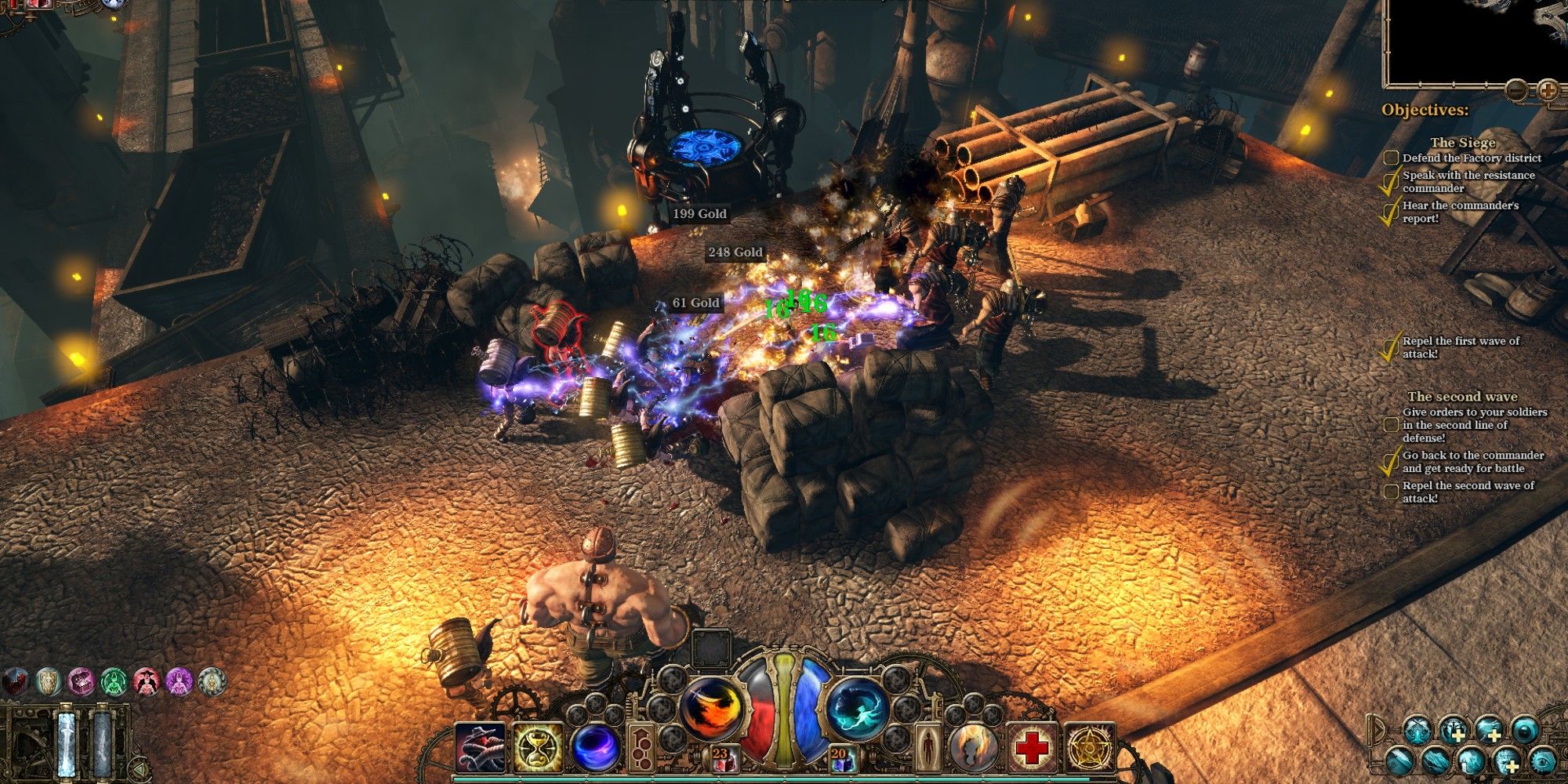
Task: Select the pentagram trick icon on the action bar
Action: [x=1087, y=747]
